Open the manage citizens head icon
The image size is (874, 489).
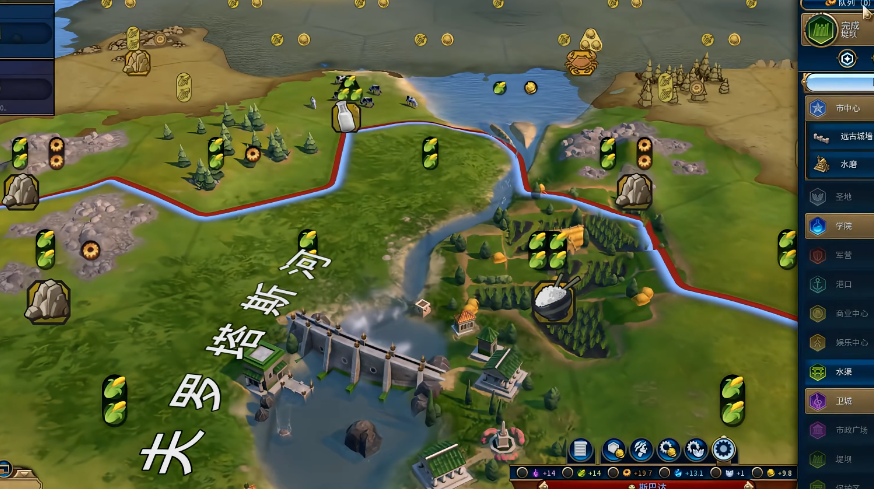642,450
